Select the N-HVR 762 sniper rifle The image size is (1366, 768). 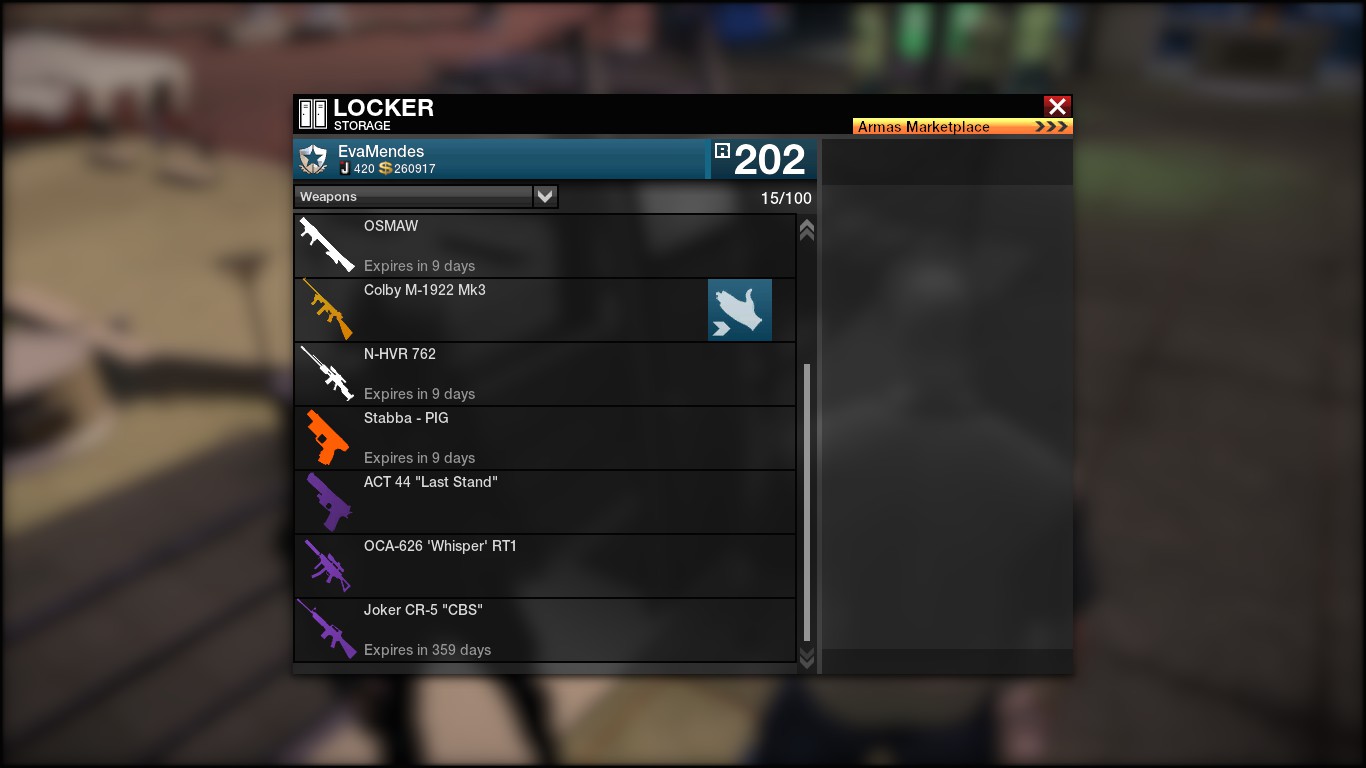click(545, 374)
